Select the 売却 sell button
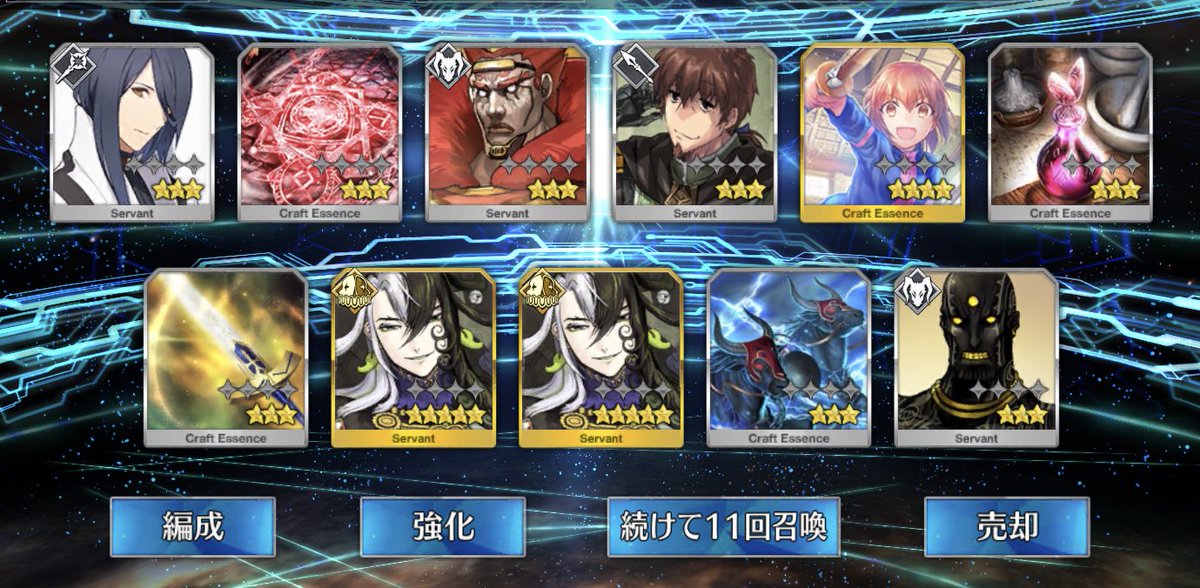The image size is (1200, 588). pyautogui.click(x=1006, y=526)
